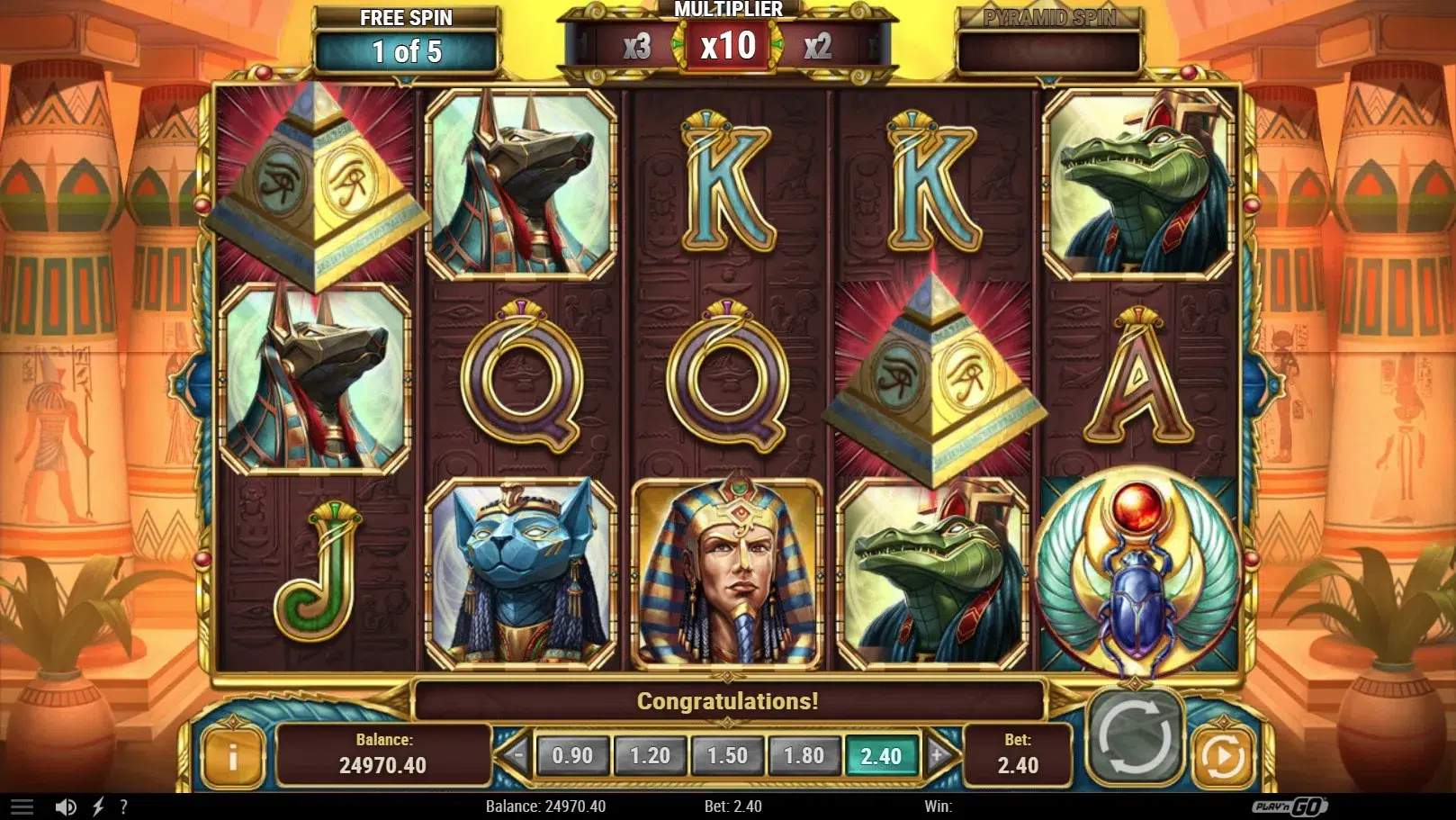Select the 0.90 bet value
1456x820 pixels.
572,755
